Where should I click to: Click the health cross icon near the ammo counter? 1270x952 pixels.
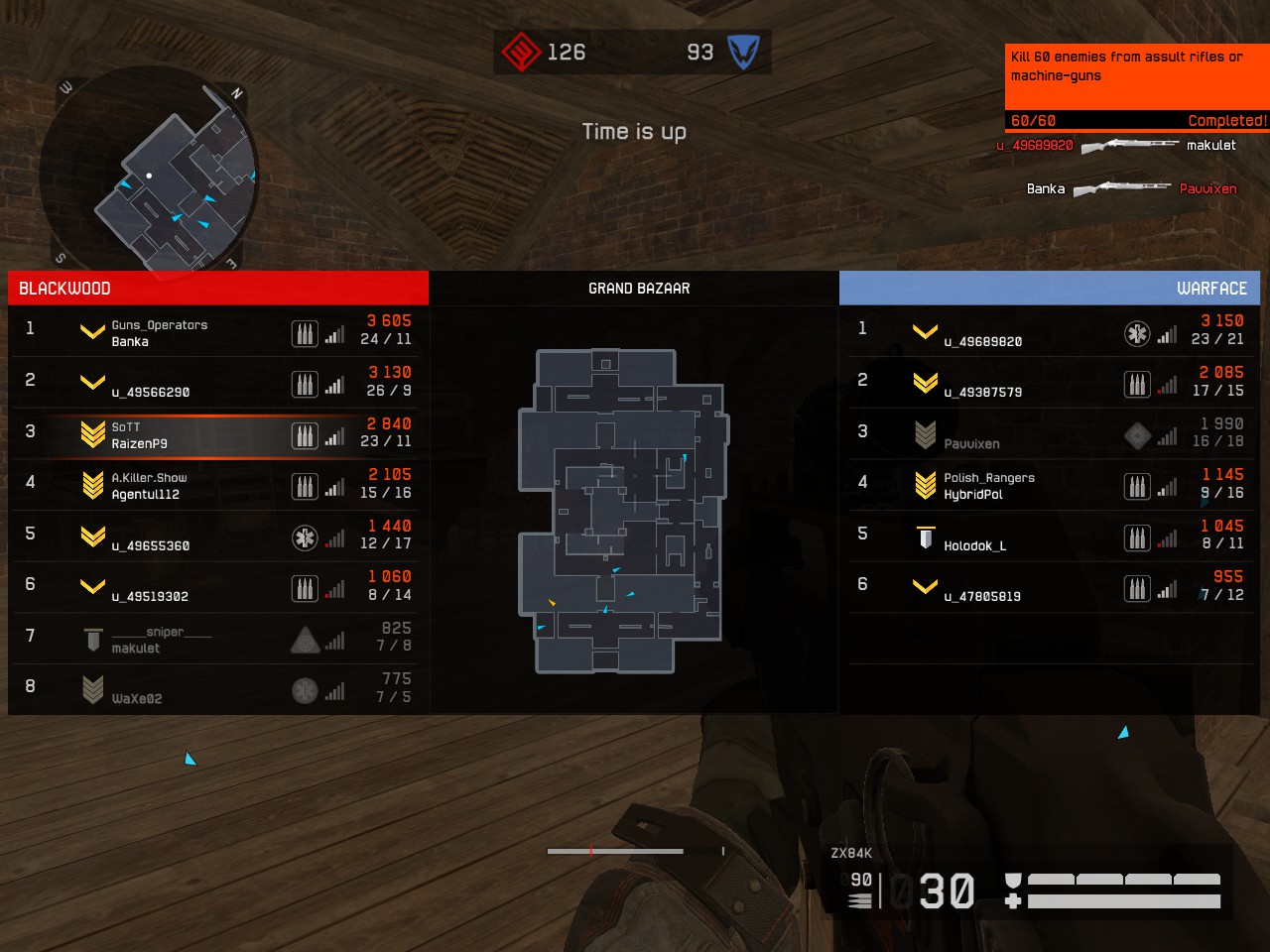pos(1013,902)
